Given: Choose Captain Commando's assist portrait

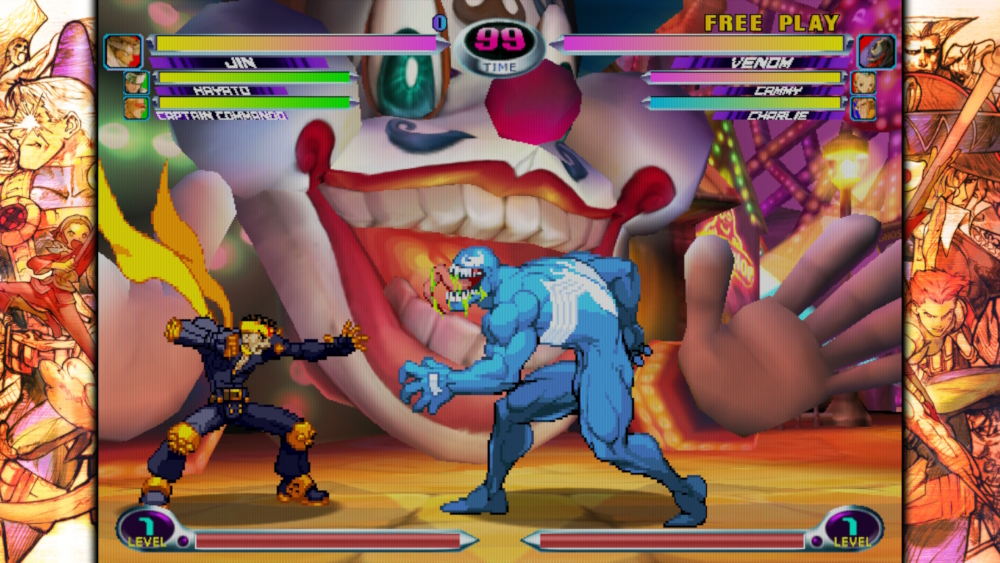Looking at the screenshot, I should pos(136,107).
